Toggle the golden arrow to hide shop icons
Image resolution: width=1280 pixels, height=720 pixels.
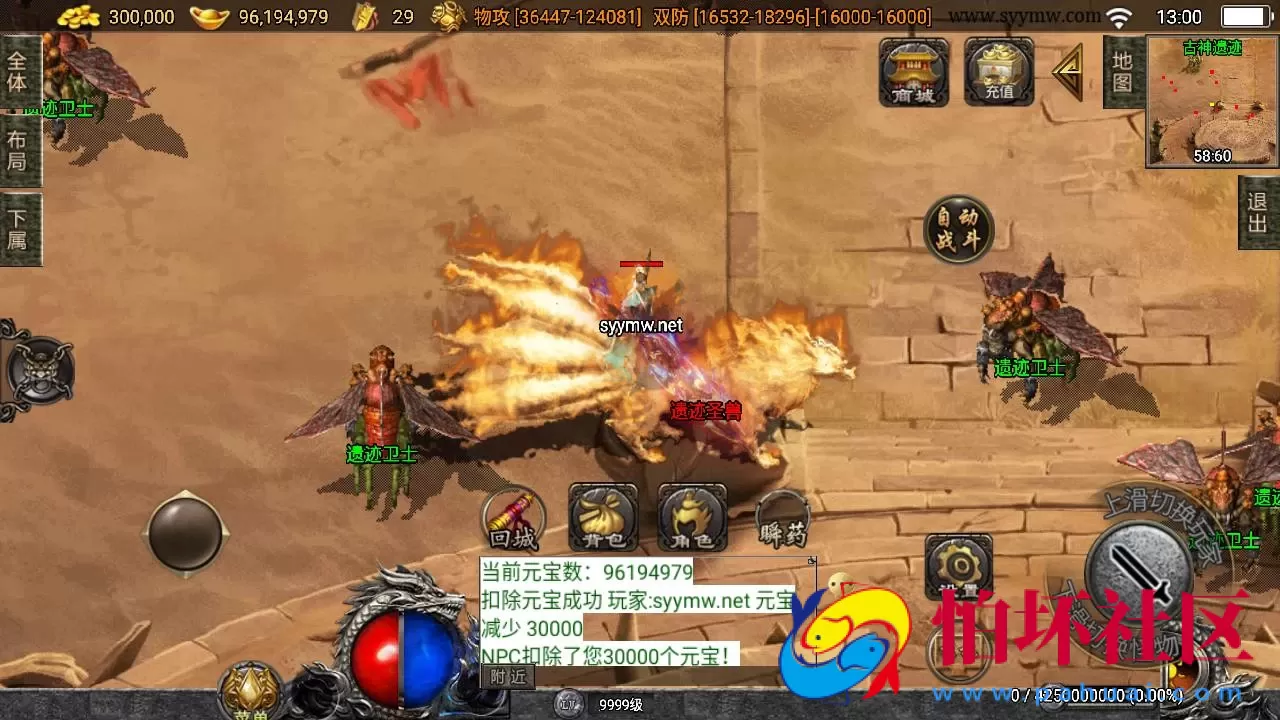click(1069, 70)
